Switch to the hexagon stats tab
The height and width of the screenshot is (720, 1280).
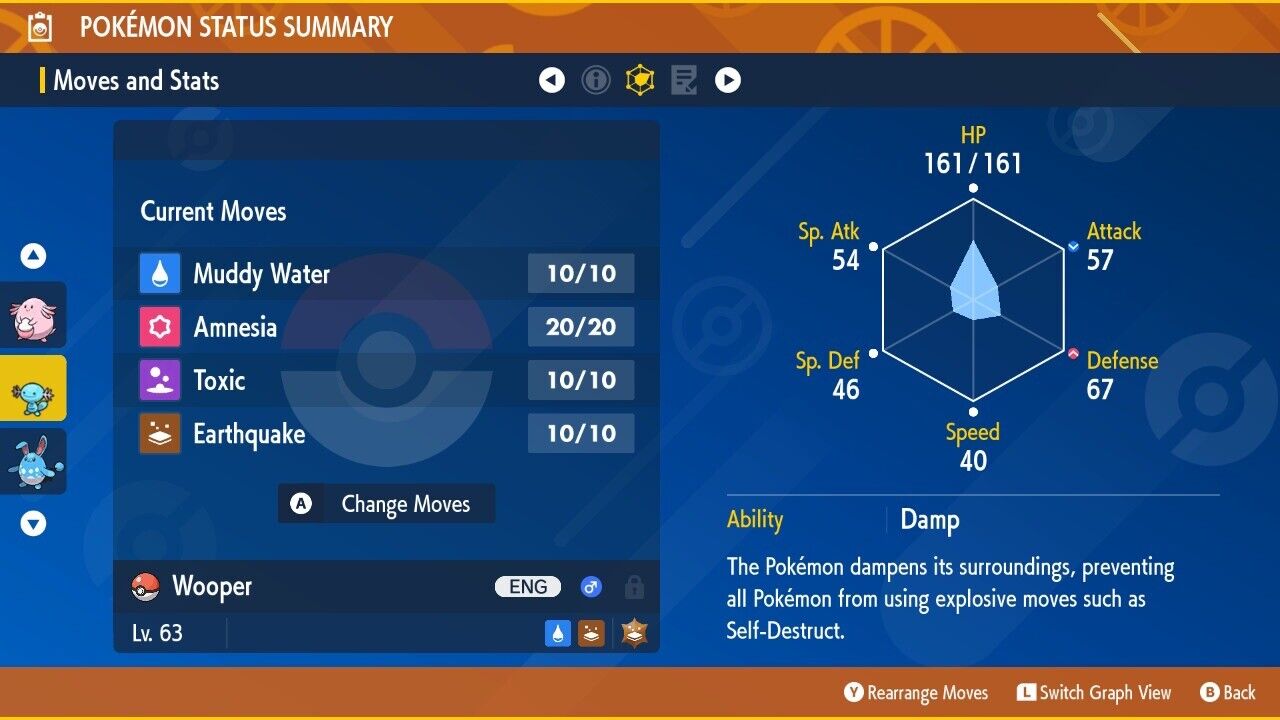[x=640, y=80]
